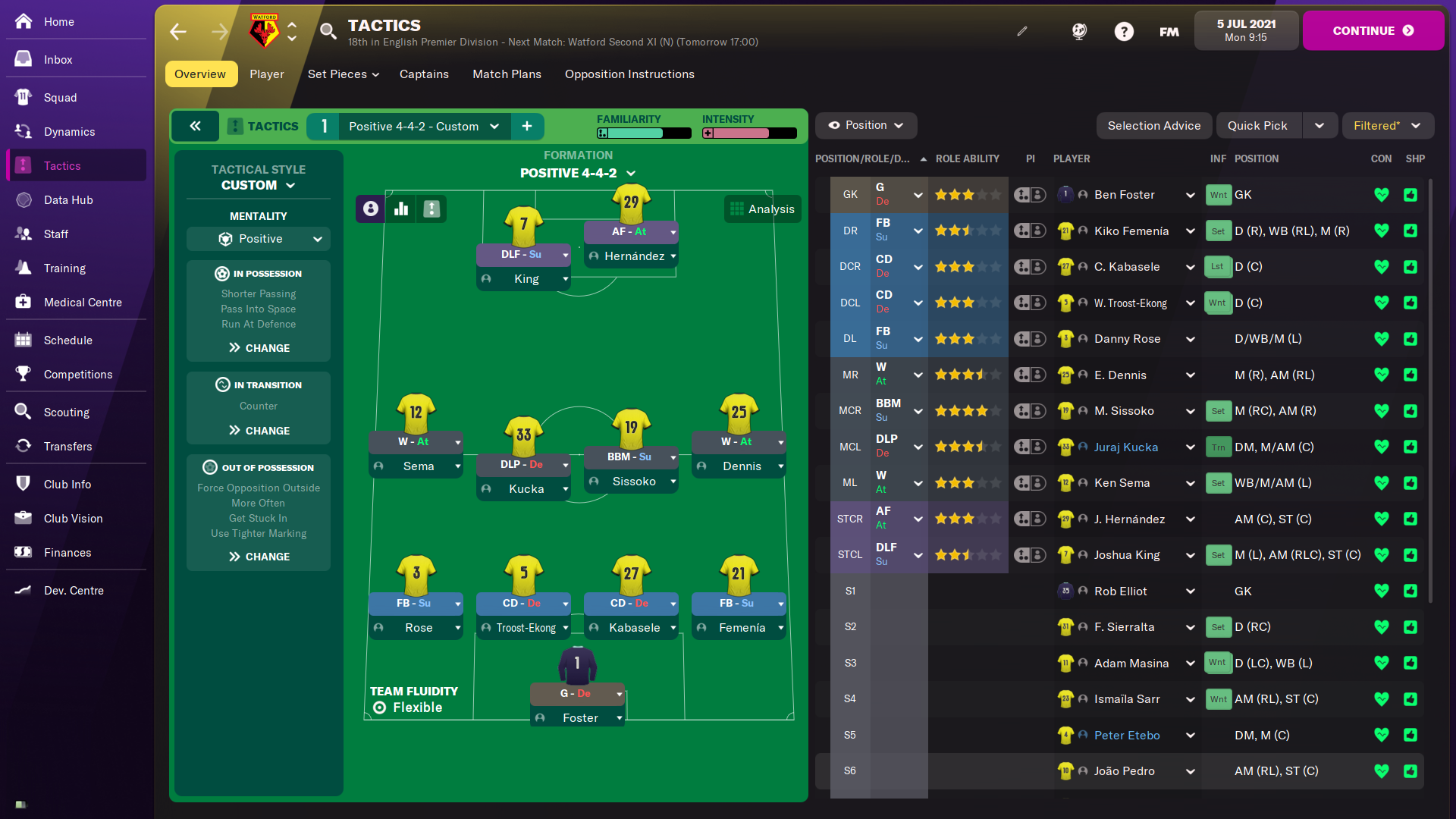Select the shirt view icon above the pitch
This screenshot has width=1456, height=819.
click(431, 209)
